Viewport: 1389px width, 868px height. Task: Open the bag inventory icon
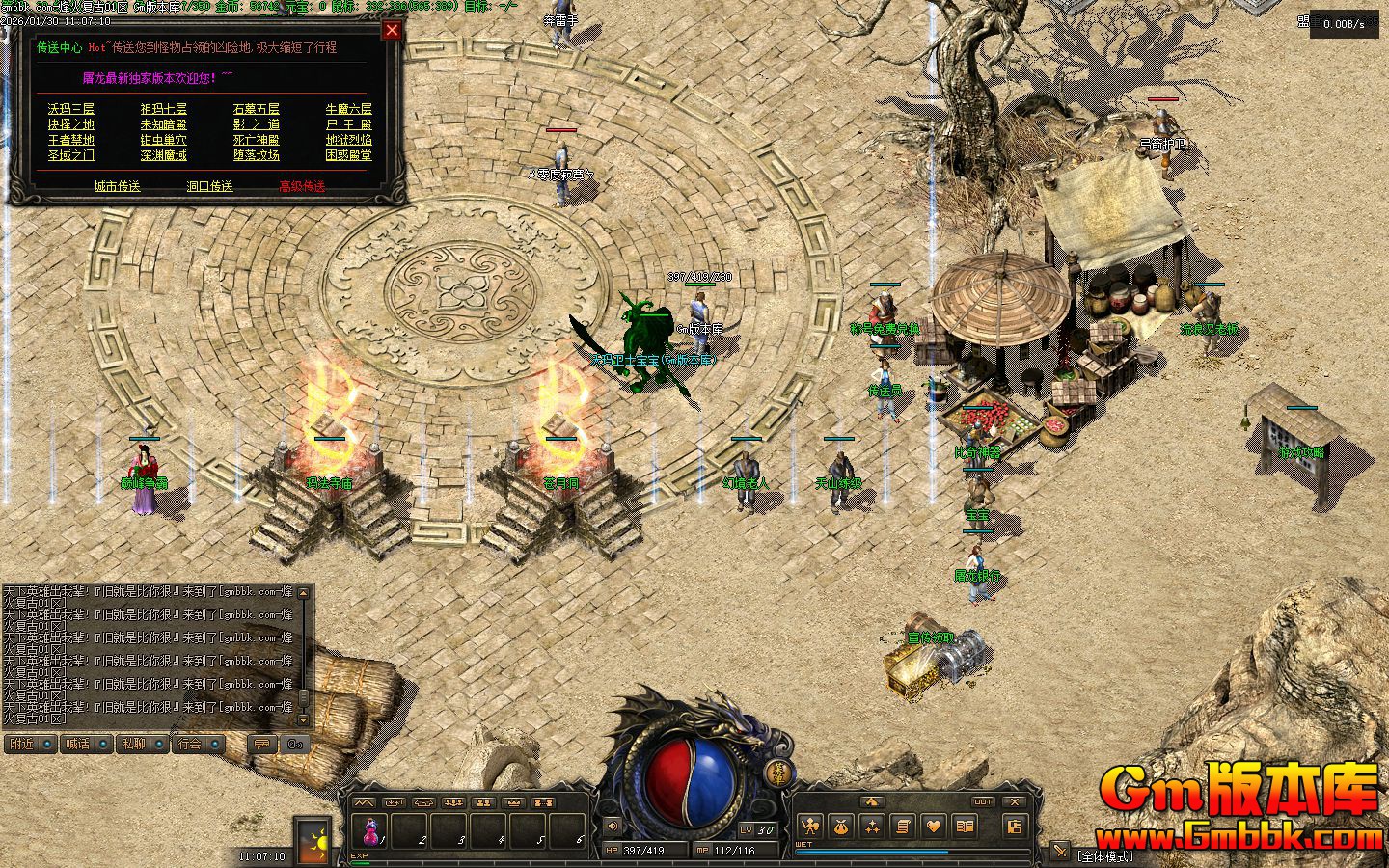841,826
